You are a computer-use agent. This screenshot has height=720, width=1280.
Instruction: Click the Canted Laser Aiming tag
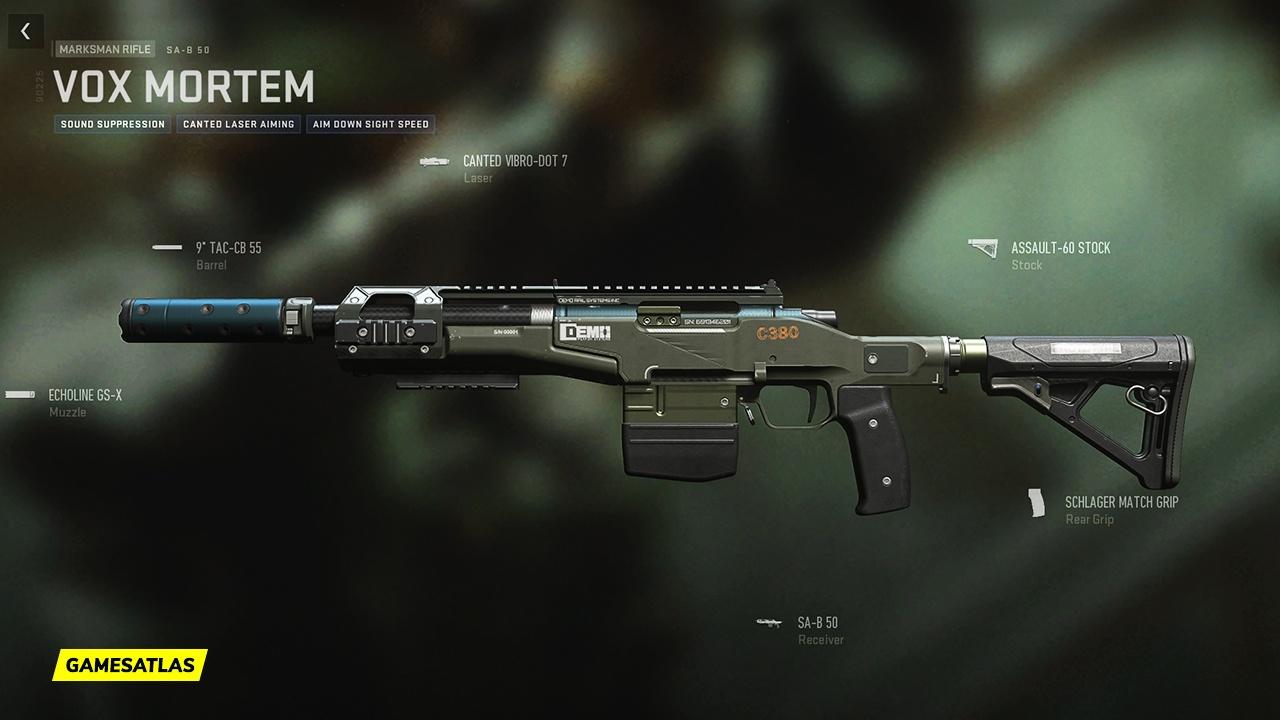(239, 125)
